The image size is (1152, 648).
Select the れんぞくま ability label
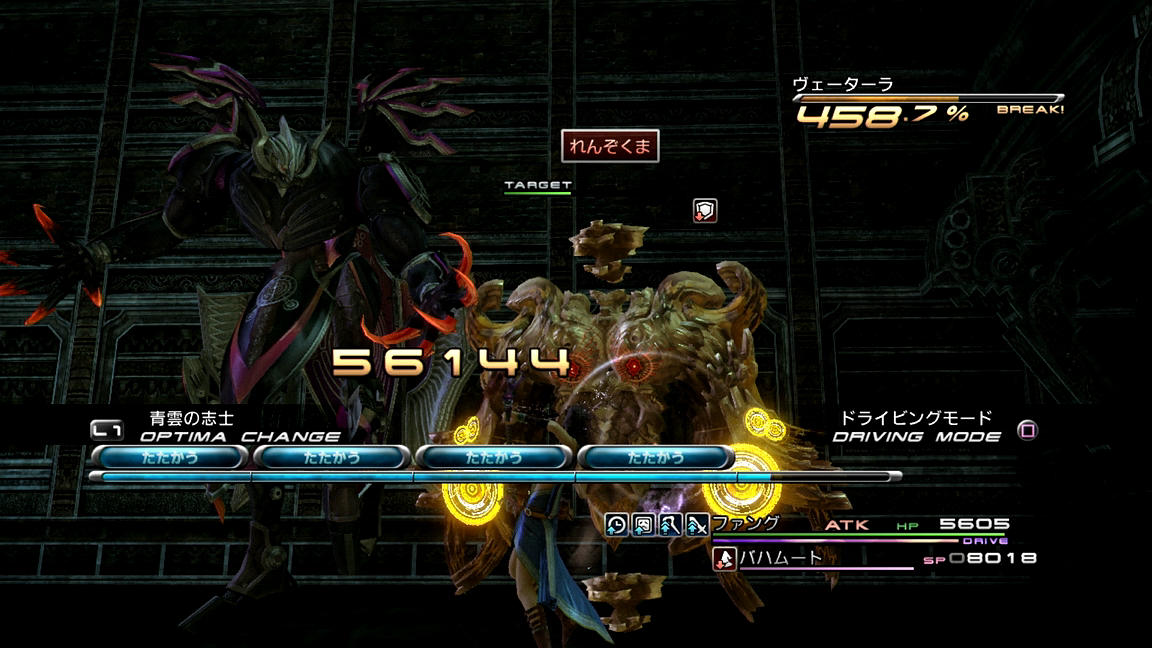(x=610, y=146)
